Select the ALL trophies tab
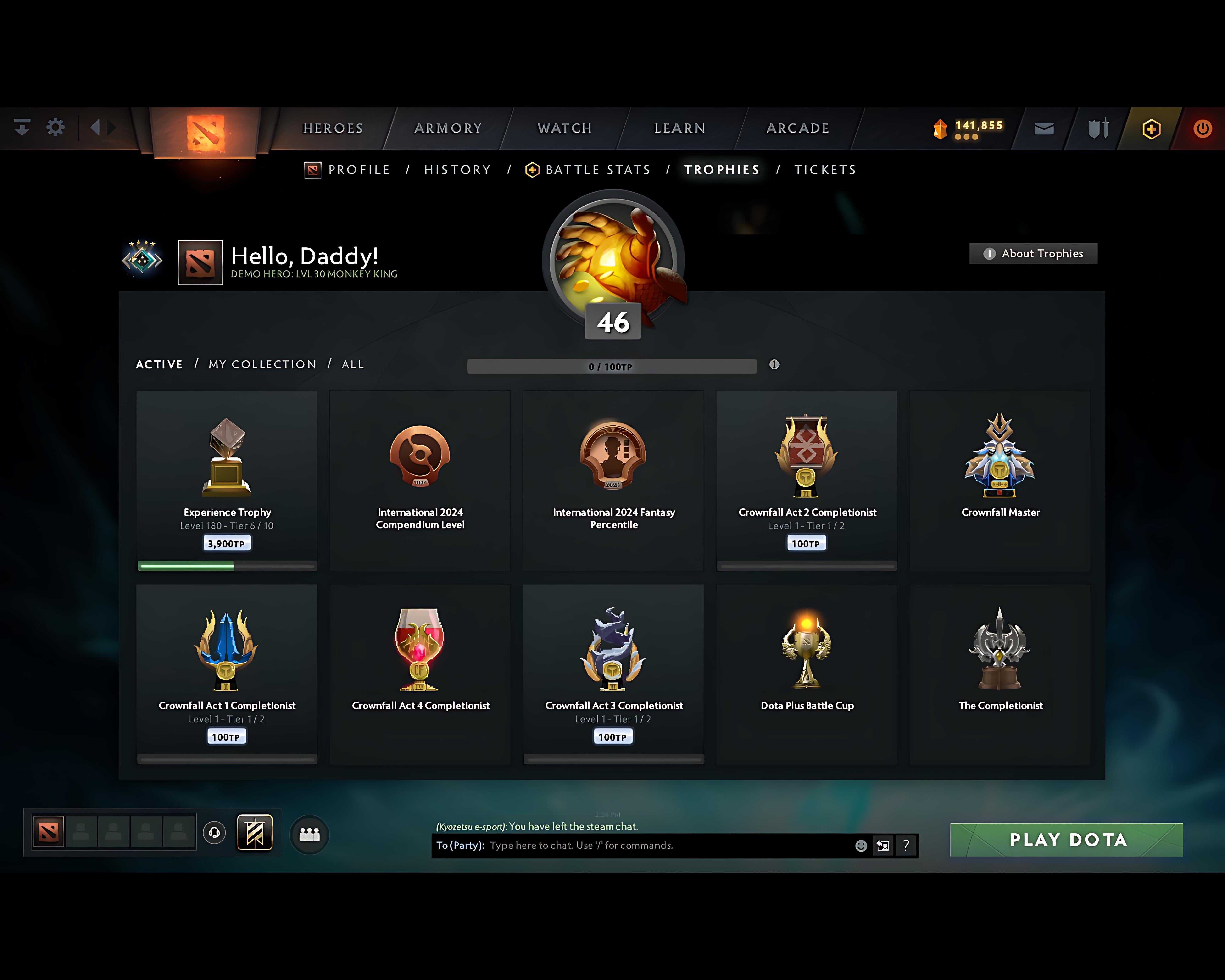This screenshot has height=980, width=1225. pos(352,365)
